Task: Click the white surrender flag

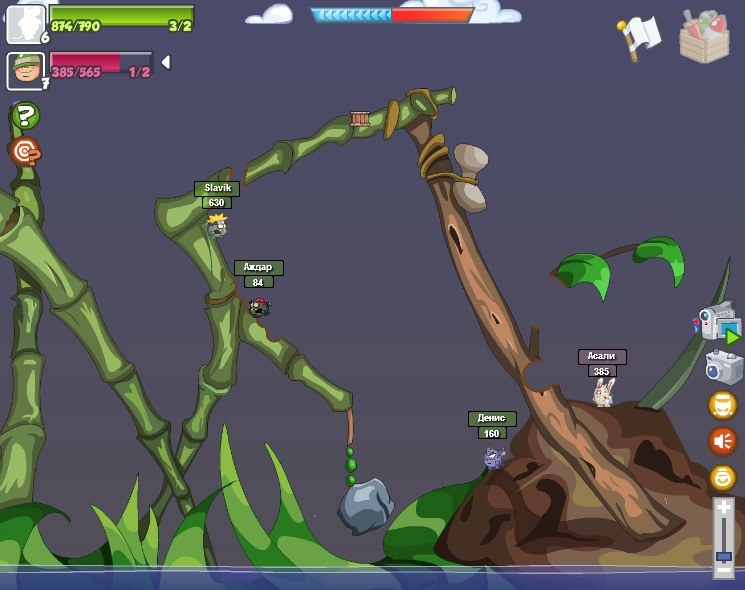Action: [x=640, y=37]
